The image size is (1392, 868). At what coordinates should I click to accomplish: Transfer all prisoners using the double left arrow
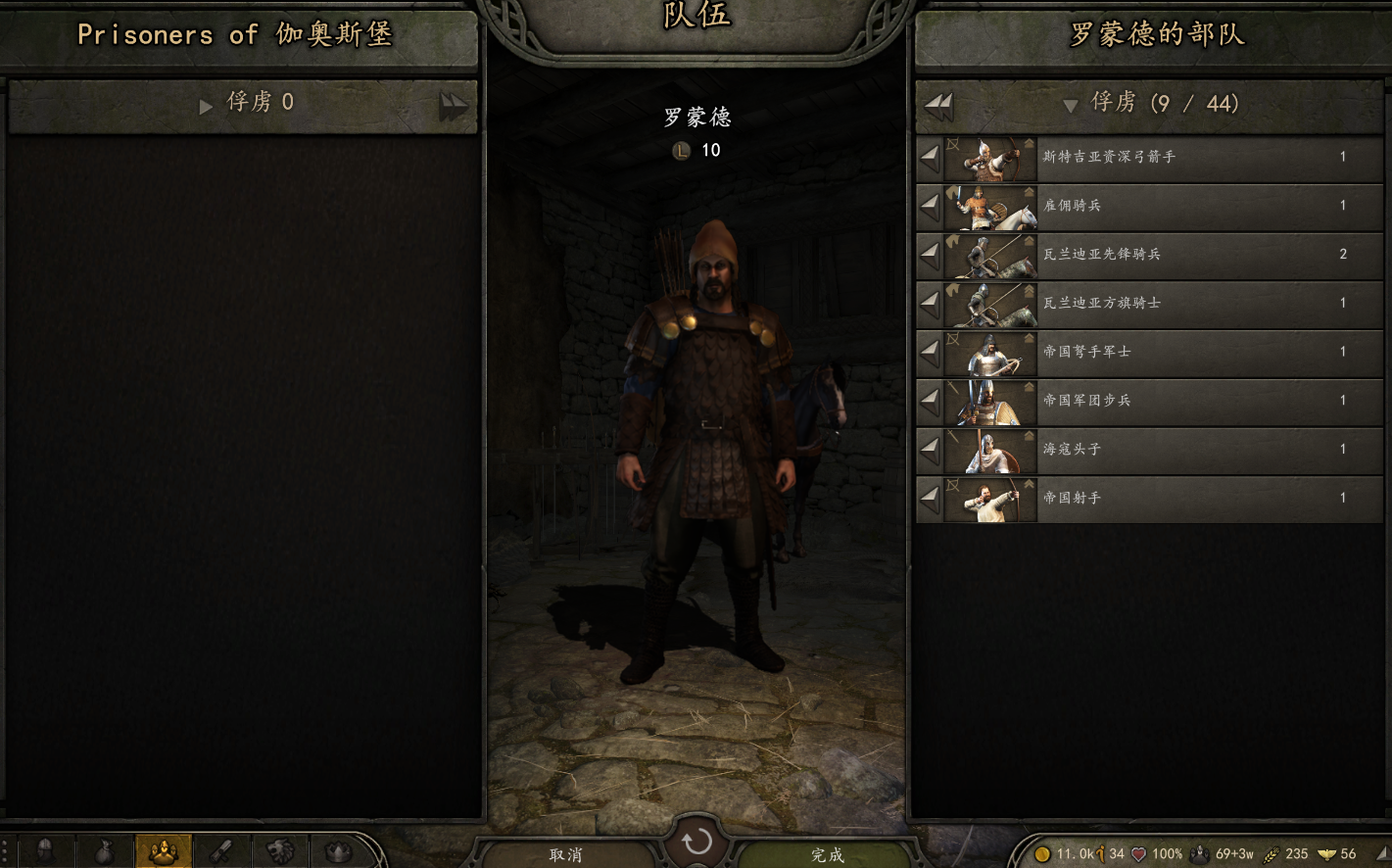point(939,105)
